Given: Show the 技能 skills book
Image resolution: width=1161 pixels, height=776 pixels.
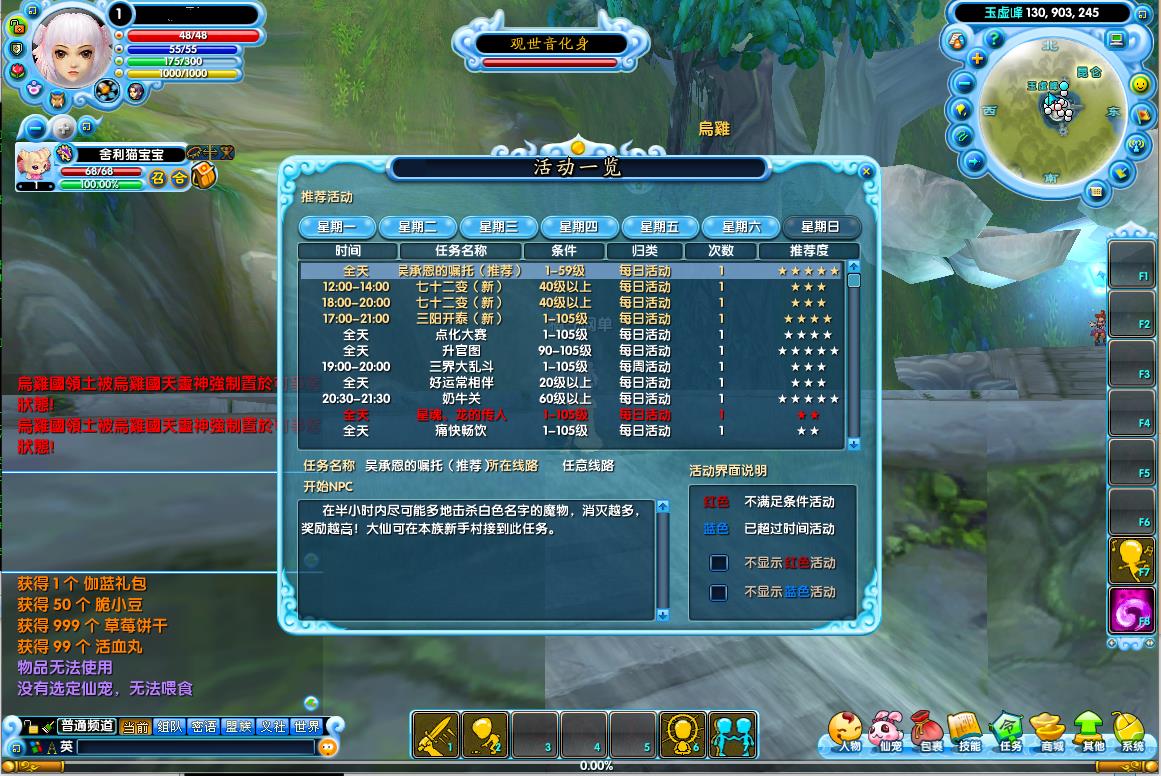Looking at the screenshot, I should (969, 731).
